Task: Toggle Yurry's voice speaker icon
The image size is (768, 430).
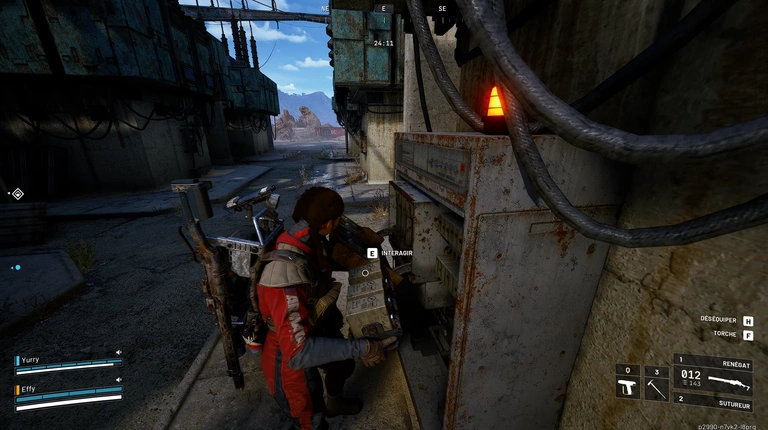Action: [118, 352]
